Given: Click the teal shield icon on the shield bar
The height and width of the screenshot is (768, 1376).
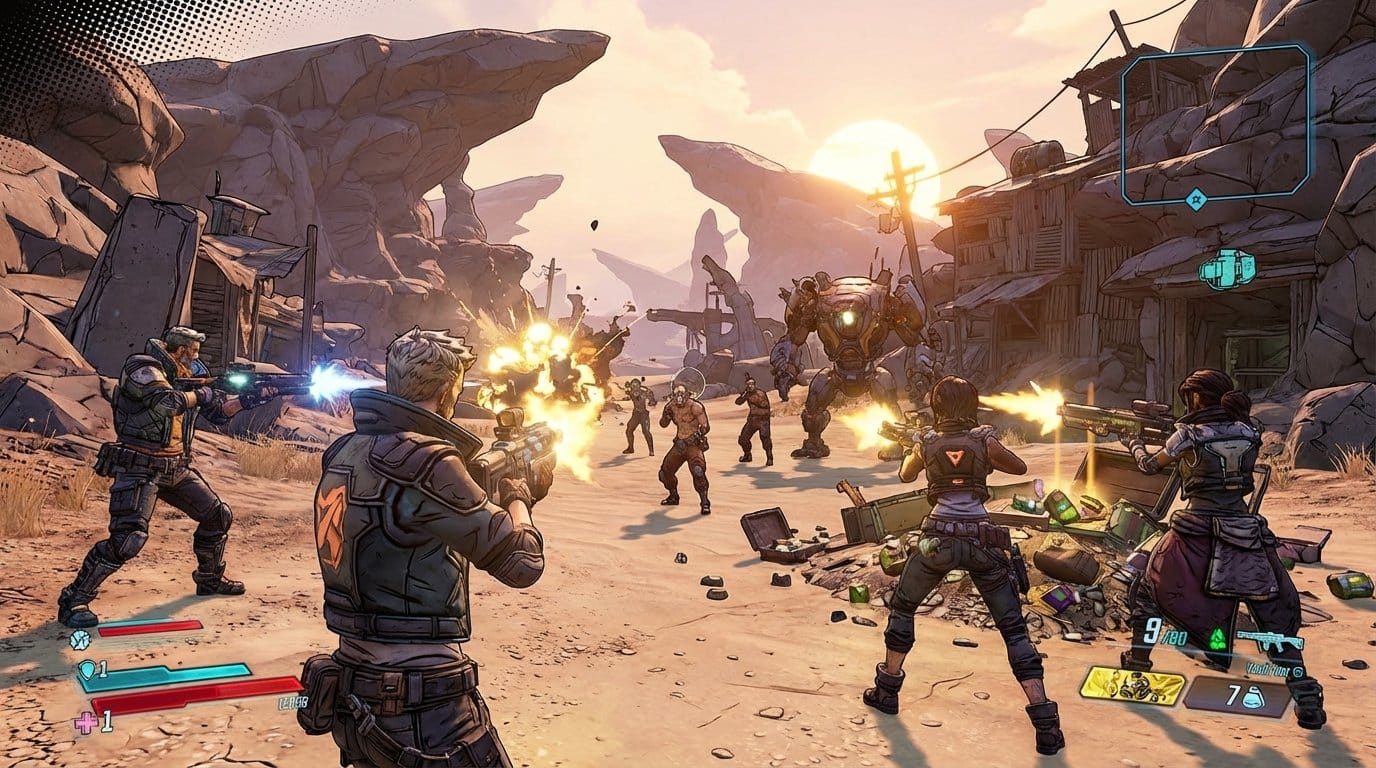Looking at the screenshot, I should (87, 670).
